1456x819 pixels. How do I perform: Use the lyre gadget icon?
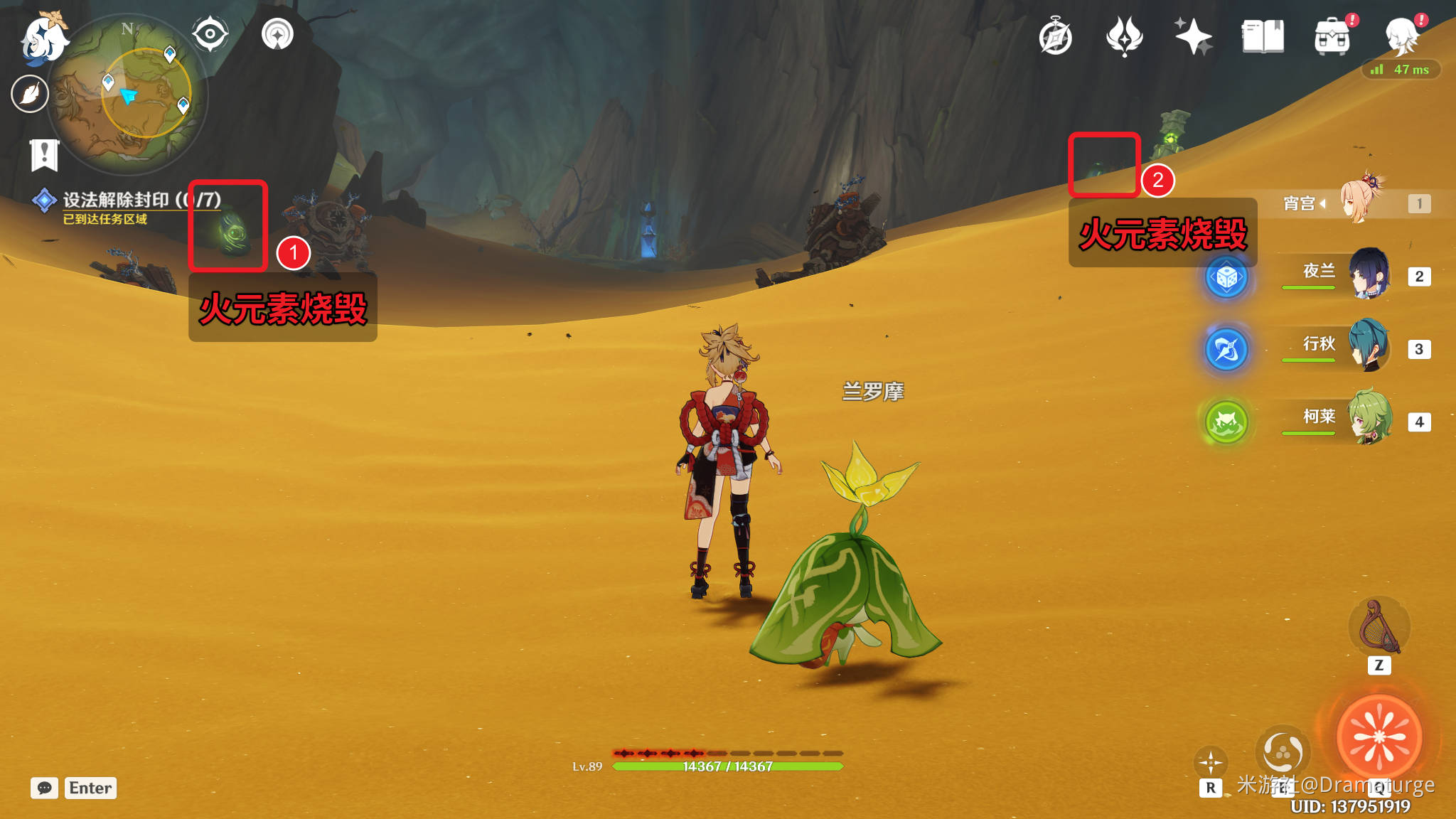click(x=1379, y=626)
